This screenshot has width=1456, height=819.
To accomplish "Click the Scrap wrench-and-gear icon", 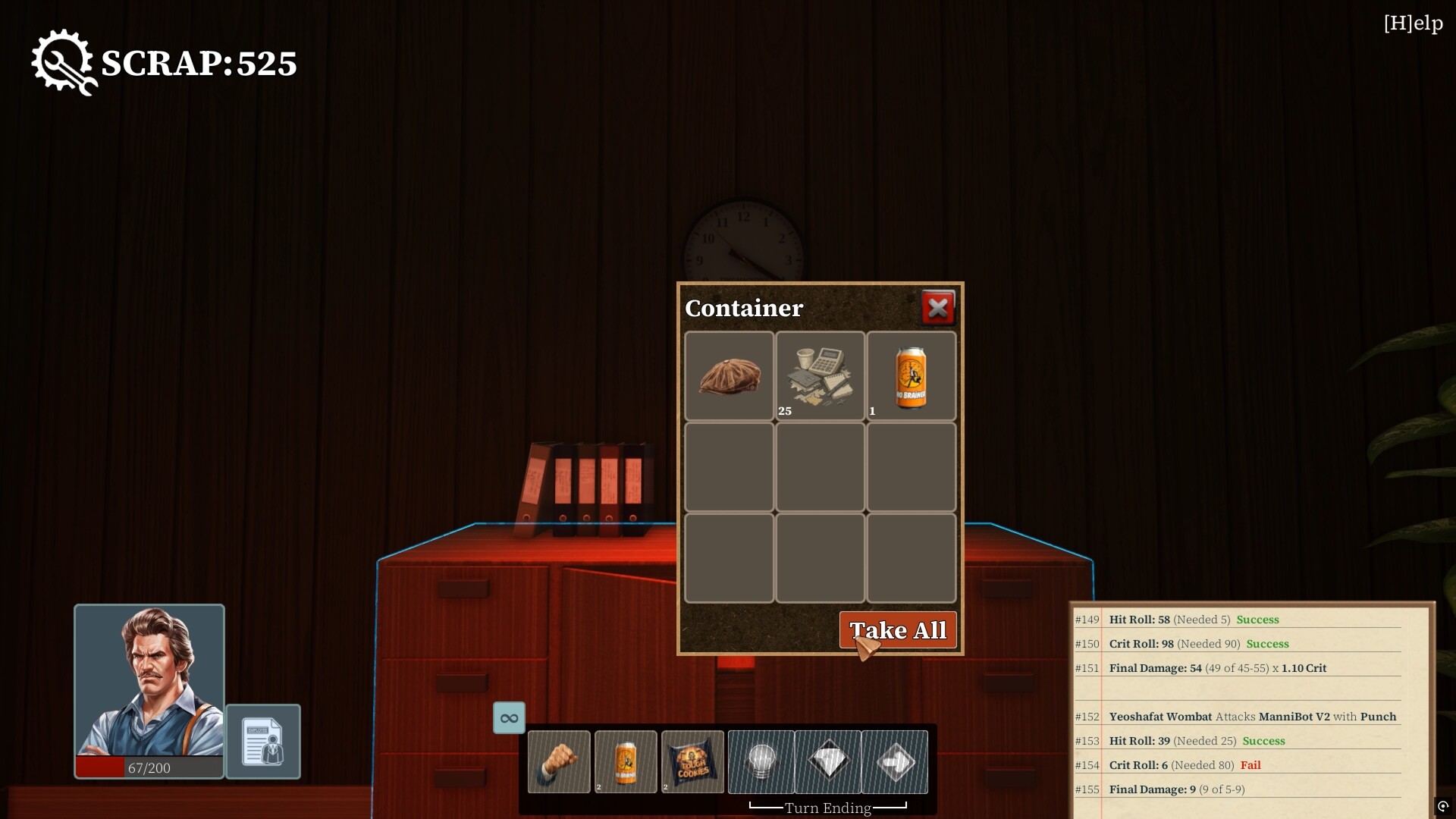I will (64, 62).
